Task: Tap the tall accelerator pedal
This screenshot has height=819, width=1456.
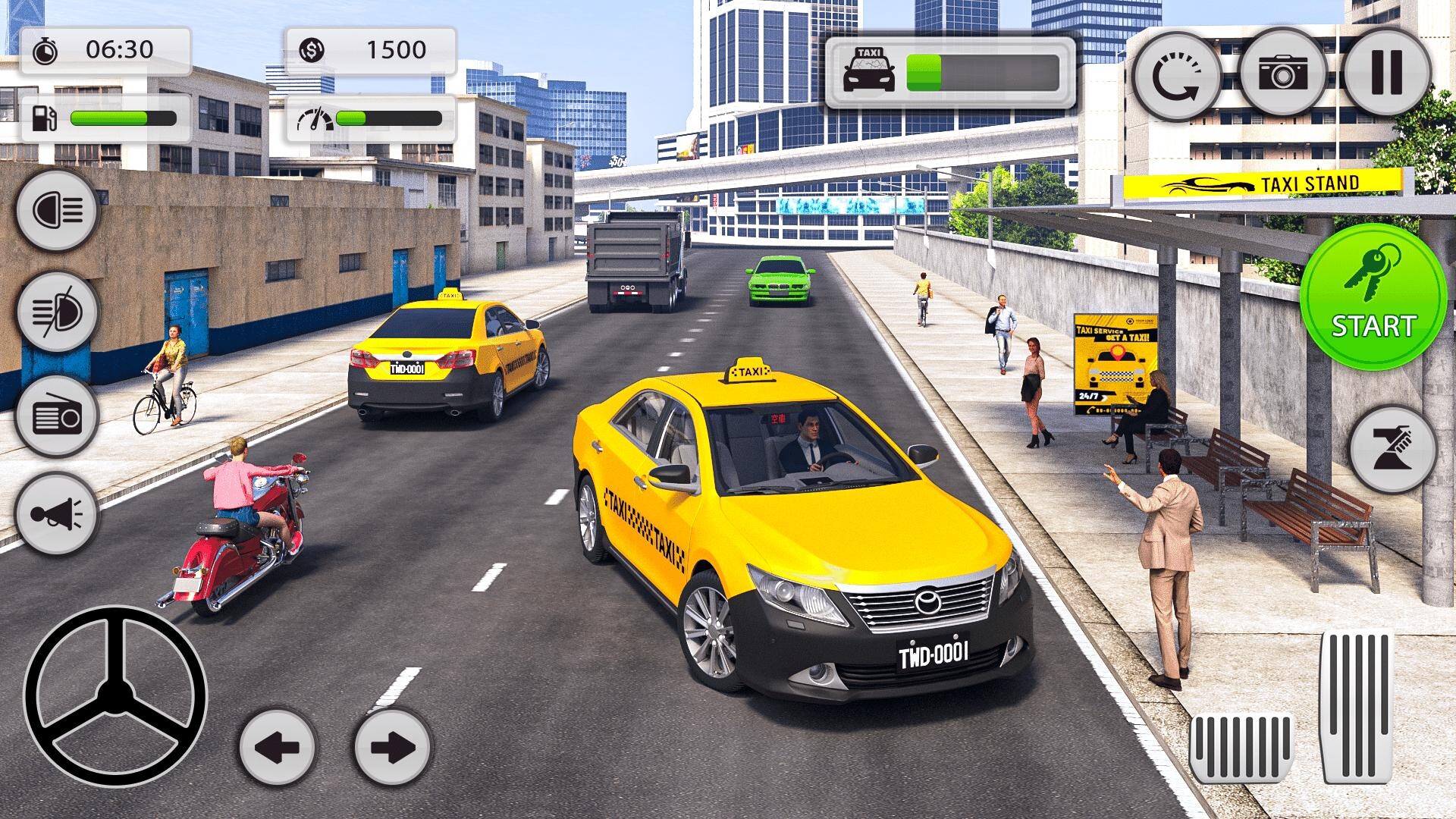Action: (x=1357, y=707)
